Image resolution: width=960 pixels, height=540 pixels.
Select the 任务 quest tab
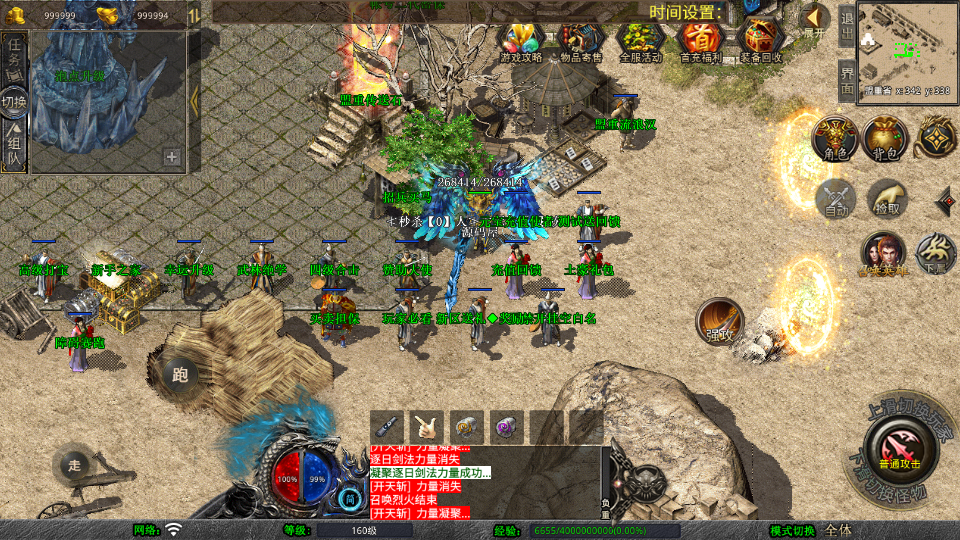(14, 57)
